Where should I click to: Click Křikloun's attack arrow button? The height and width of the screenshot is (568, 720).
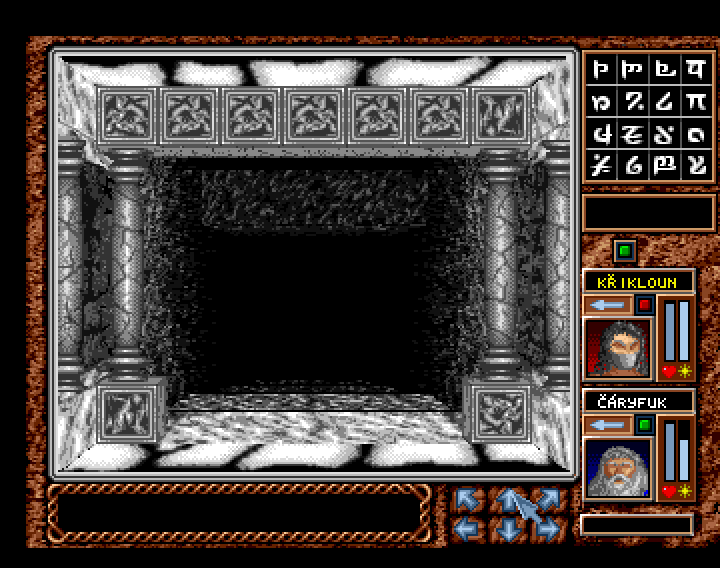point(608,304)
